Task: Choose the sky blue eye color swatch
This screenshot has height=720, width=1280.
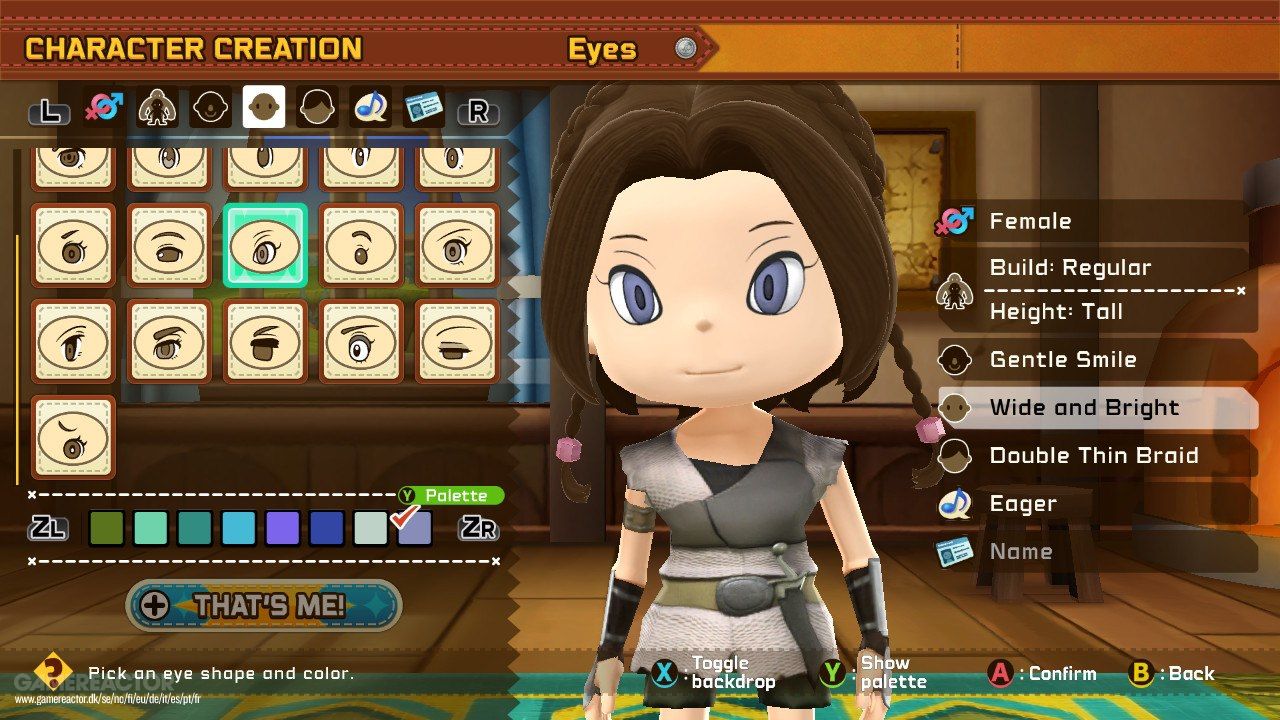Action: coord(238,528)
